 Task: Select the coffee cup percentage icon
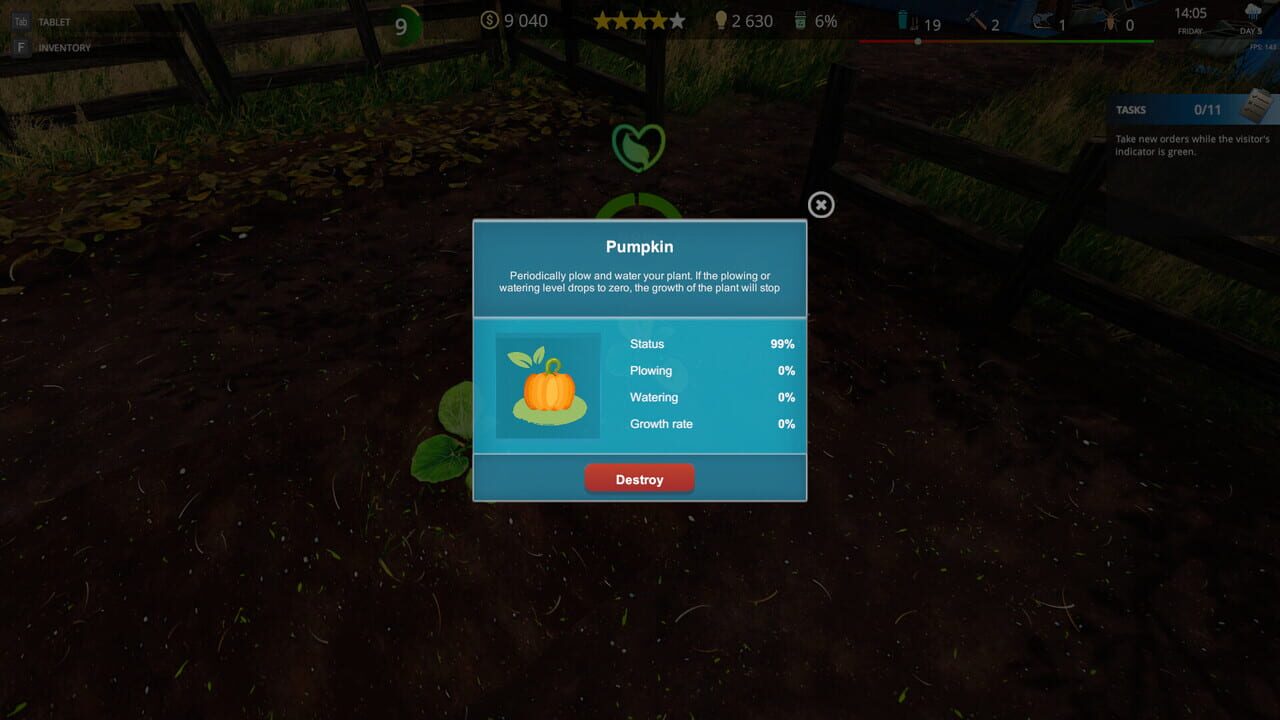point(799,21)
